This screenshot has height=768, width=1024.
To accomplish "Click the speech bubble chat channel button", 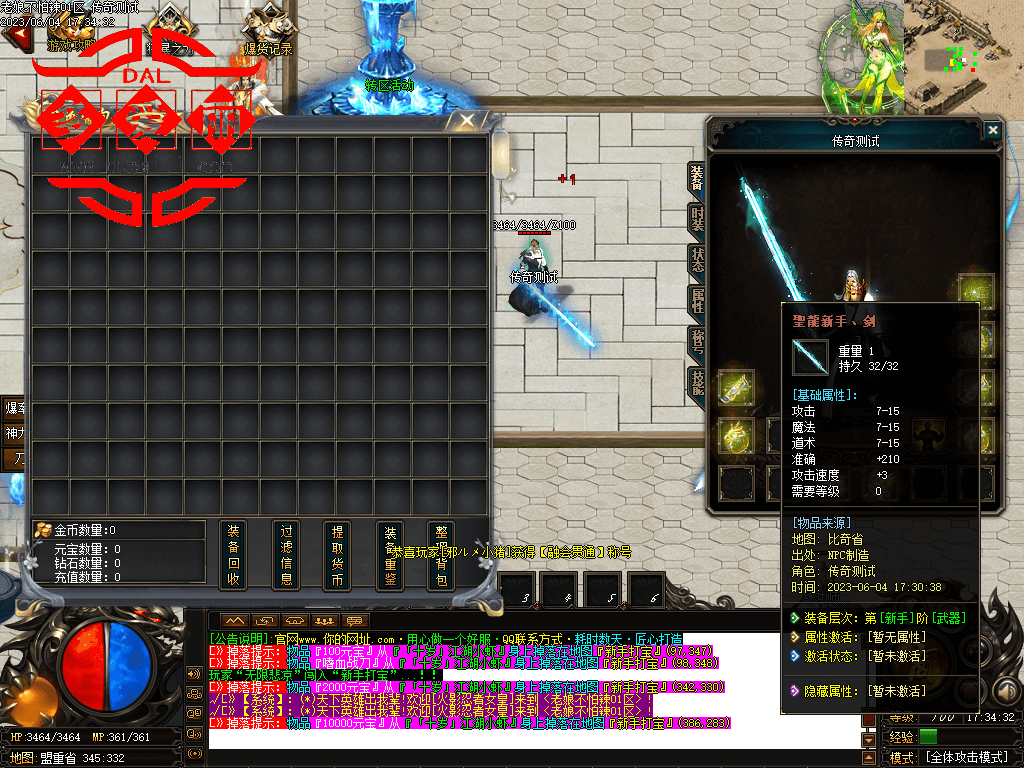I will click(354, 621).
